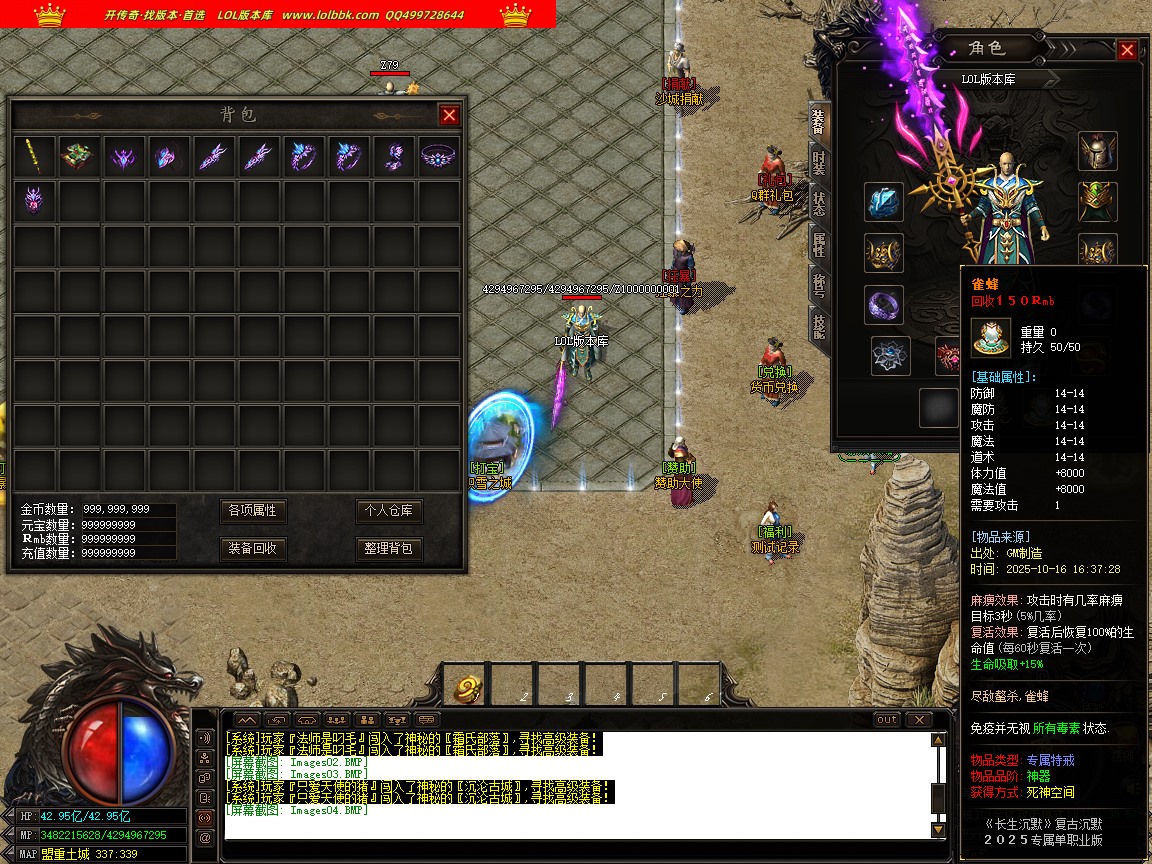Click the equipped helmet slot
Viewport: 1152px width, 864px height.
(1097, 151)
